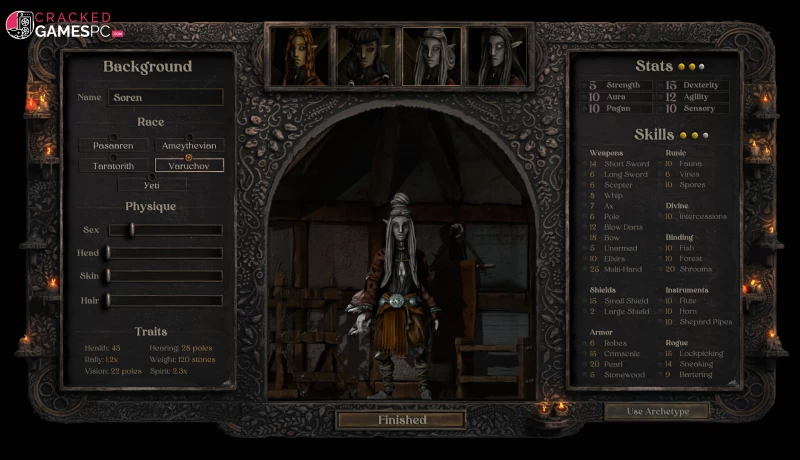Select the Varuchov race

point(189,165)
